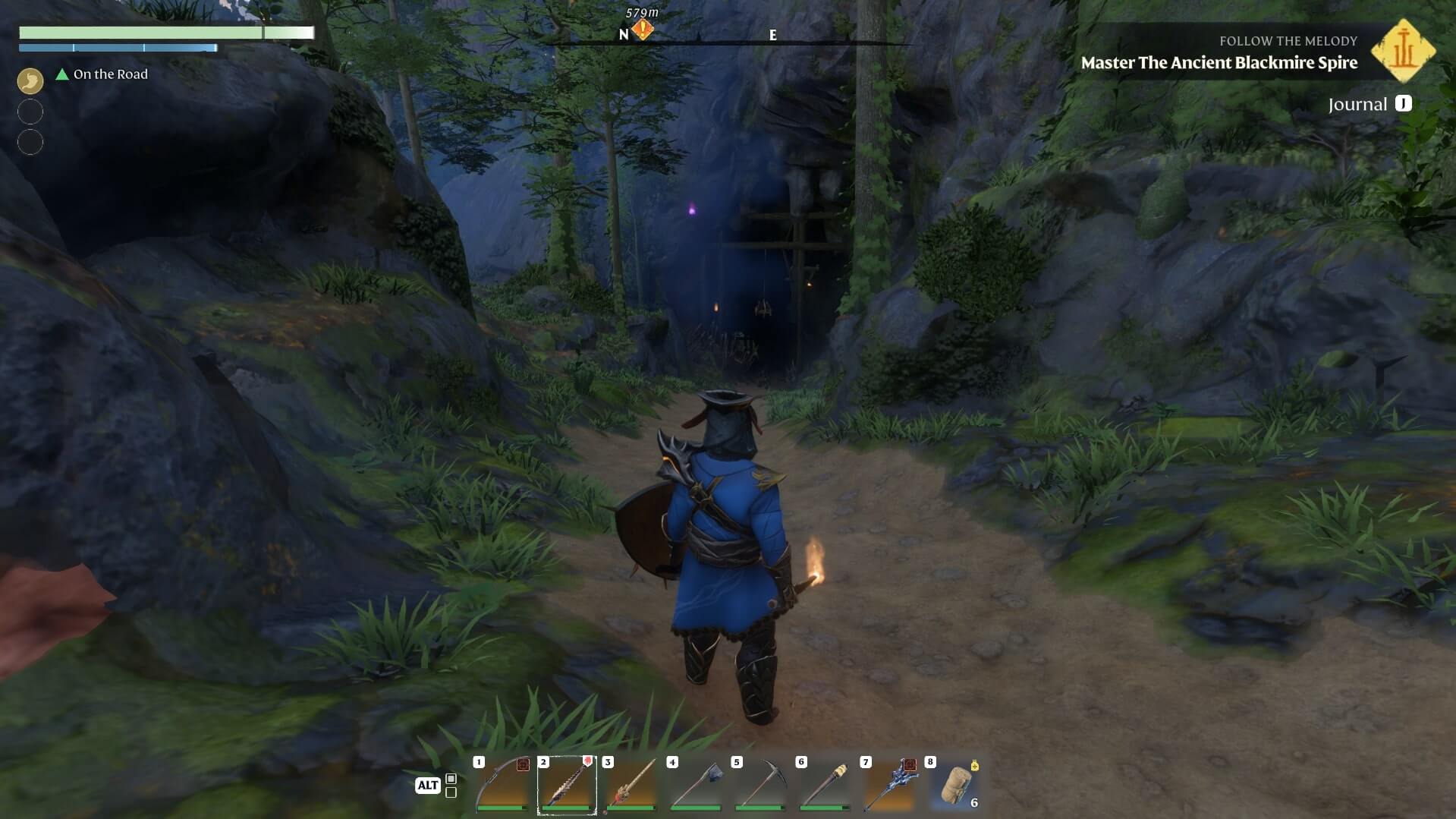
Task: Click the quest marker on the compass
Action: 643,30
